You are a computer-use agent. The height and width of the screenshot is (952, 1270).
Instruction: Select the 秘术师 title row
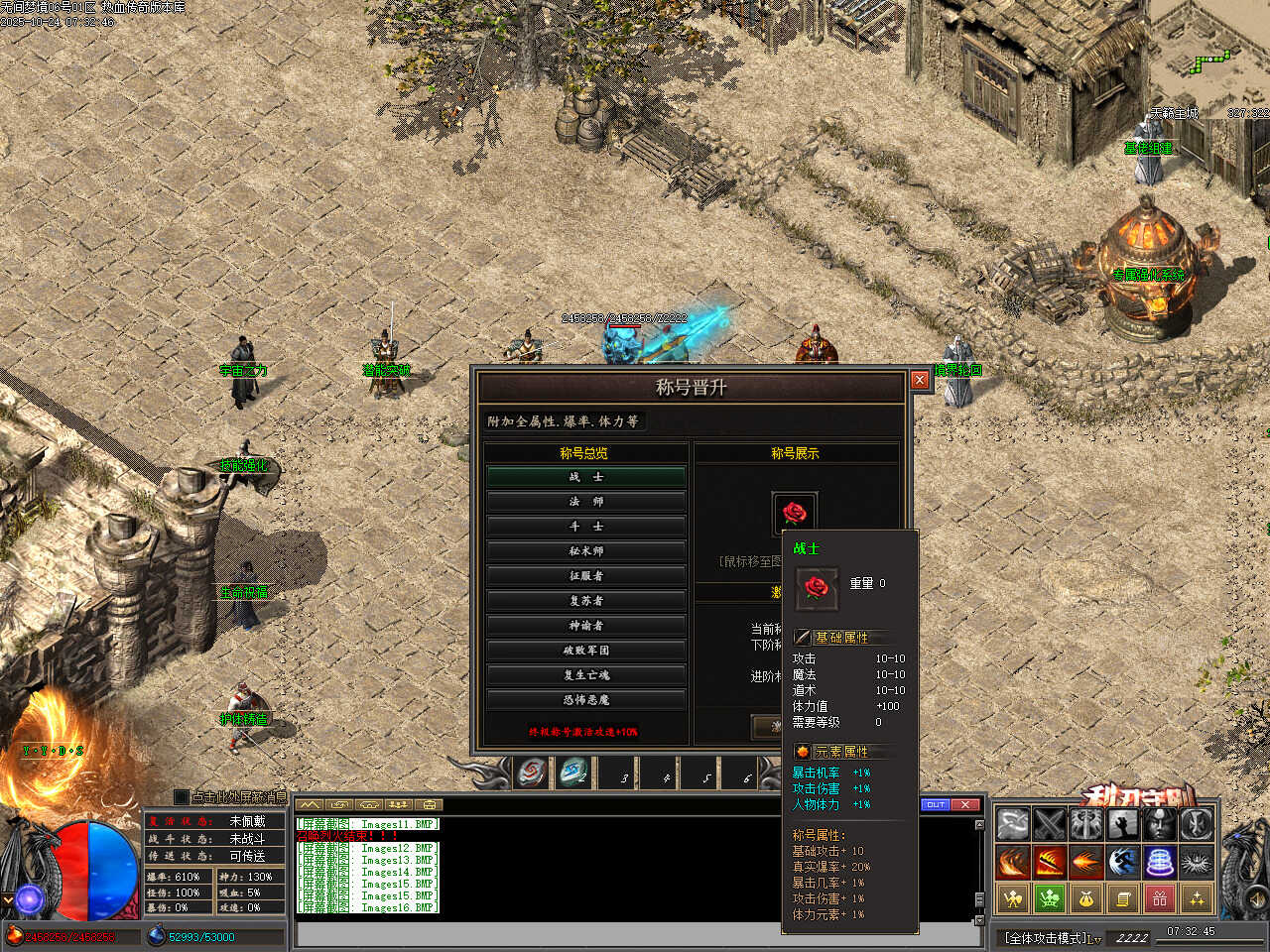(x=585, y=551)
